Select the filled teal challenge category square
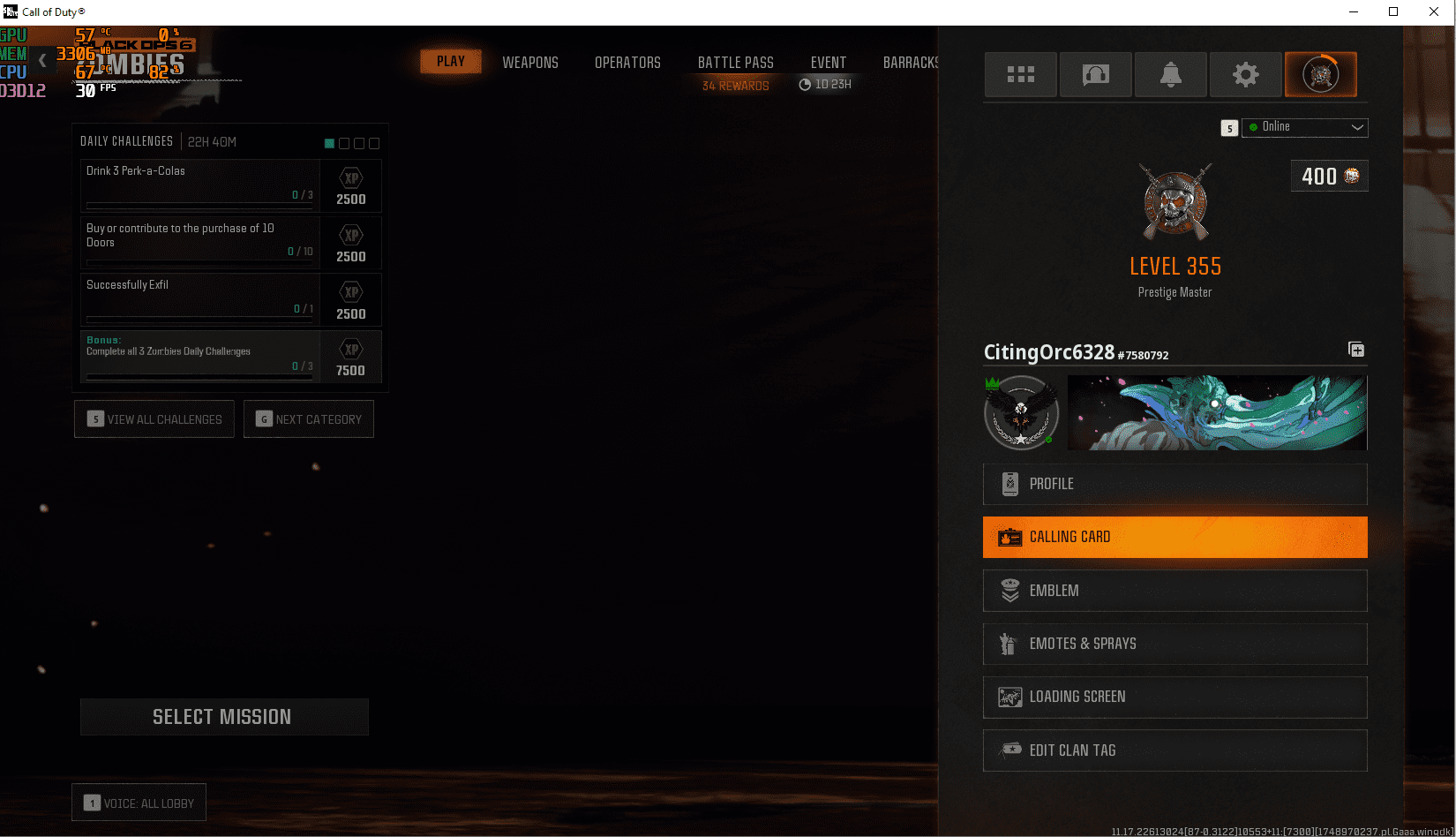The height and width of the screenshot is (837, 1456). point(329,142)
